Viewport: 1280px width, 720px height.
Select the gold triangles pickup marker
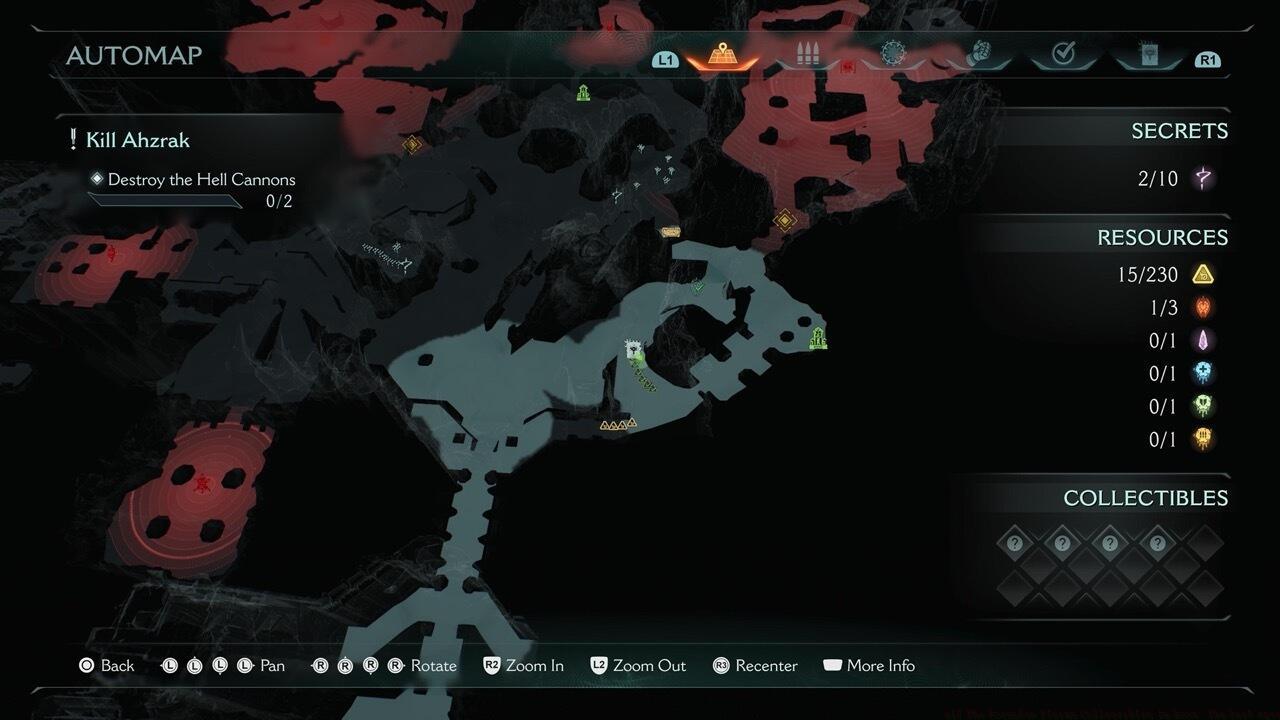point(617,425)
